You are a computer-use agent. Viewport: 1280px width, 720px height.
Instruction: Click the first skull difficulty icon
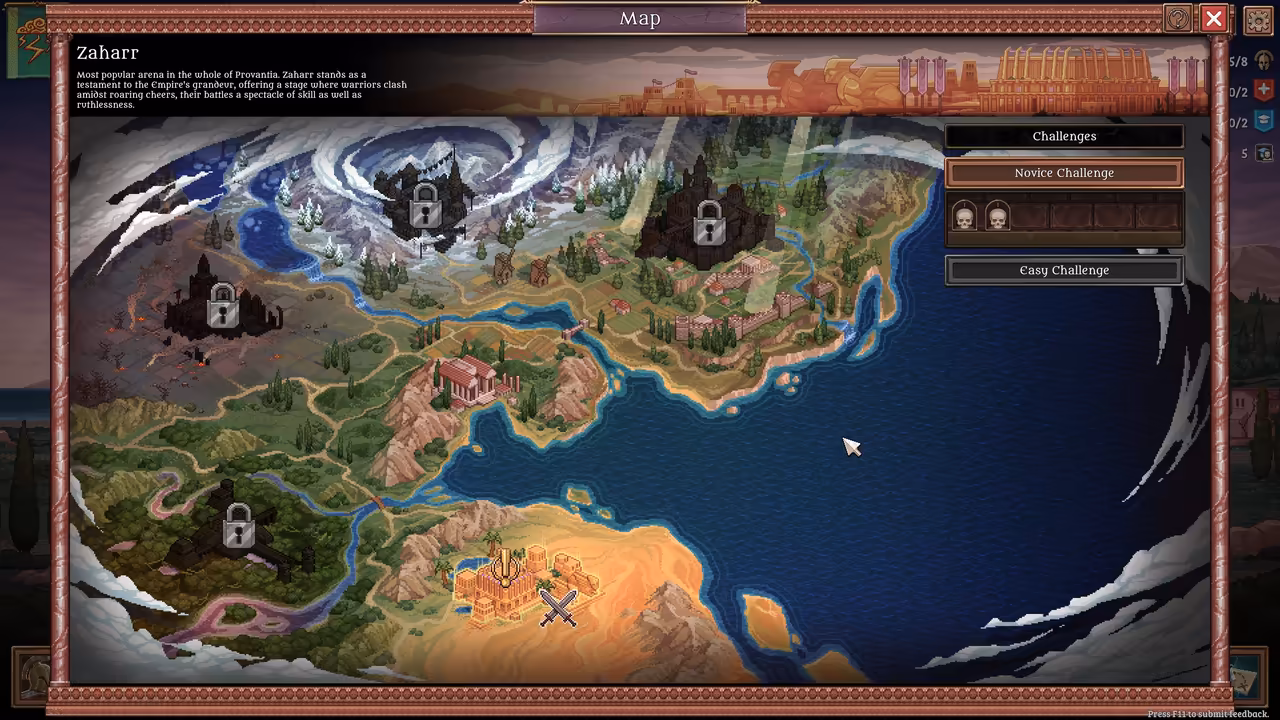click(964, 216)
